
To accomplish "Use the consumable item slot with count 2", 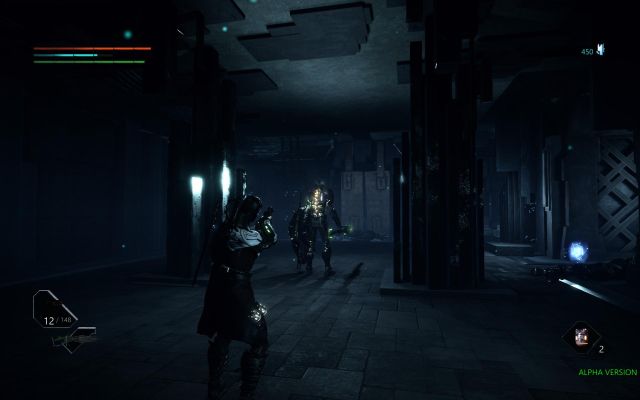I will [578, 339].
